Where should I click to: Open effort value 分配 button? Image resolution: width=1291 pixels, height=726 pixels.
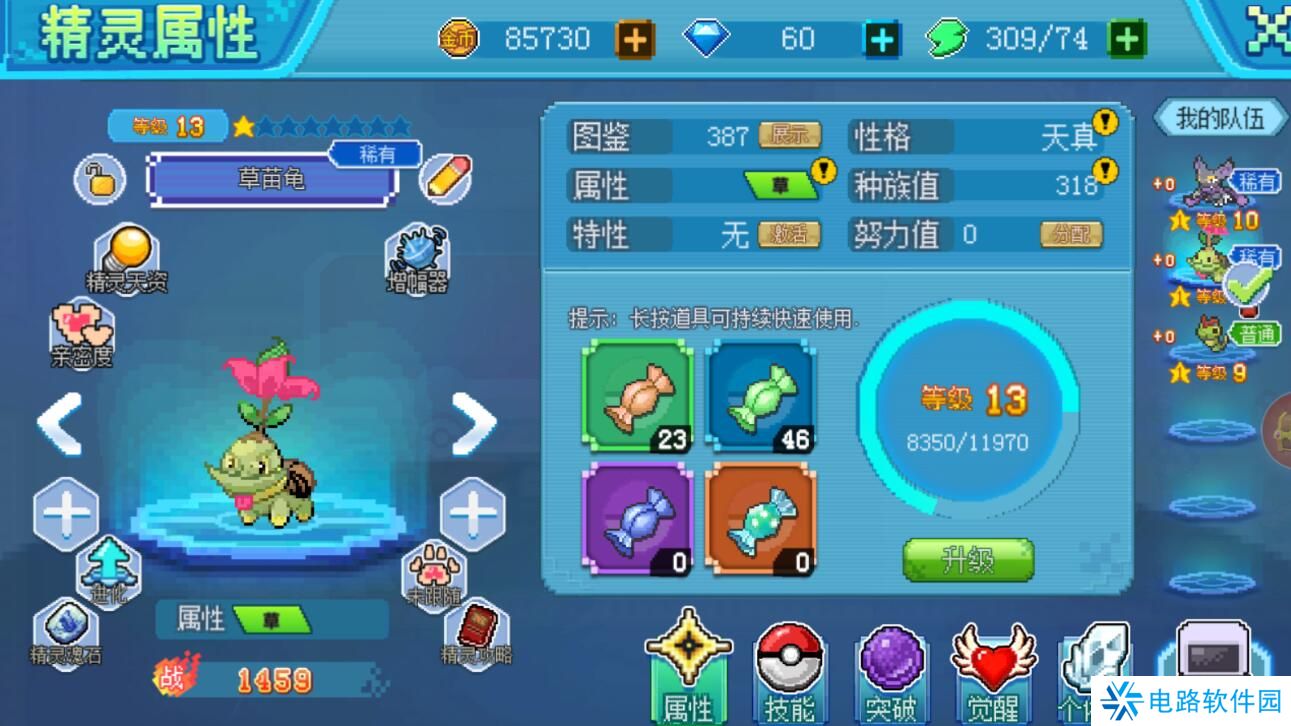tap(1071, 235)
